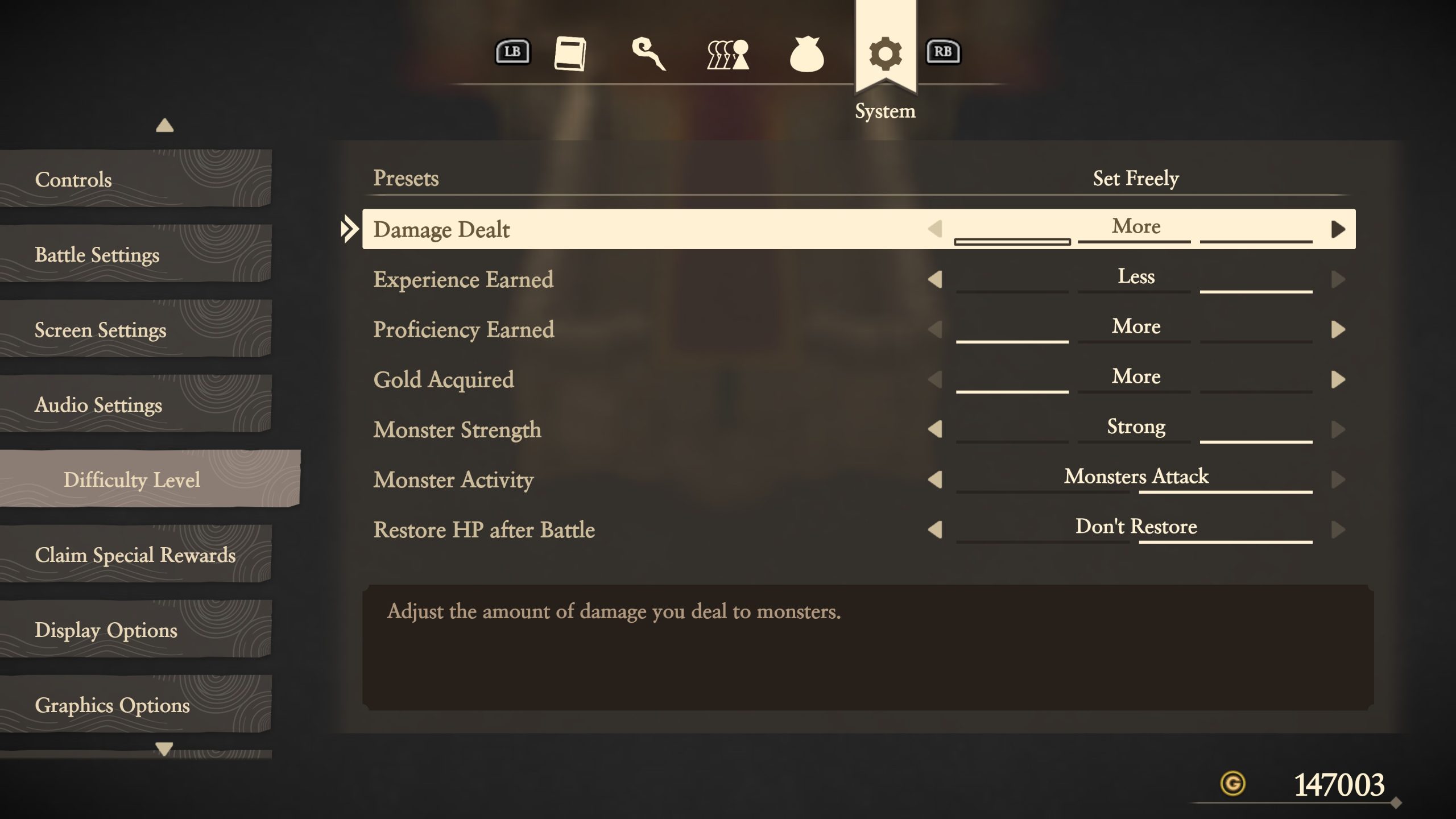
Task: Open the party members icon tab
Action: tap(726, 54)
